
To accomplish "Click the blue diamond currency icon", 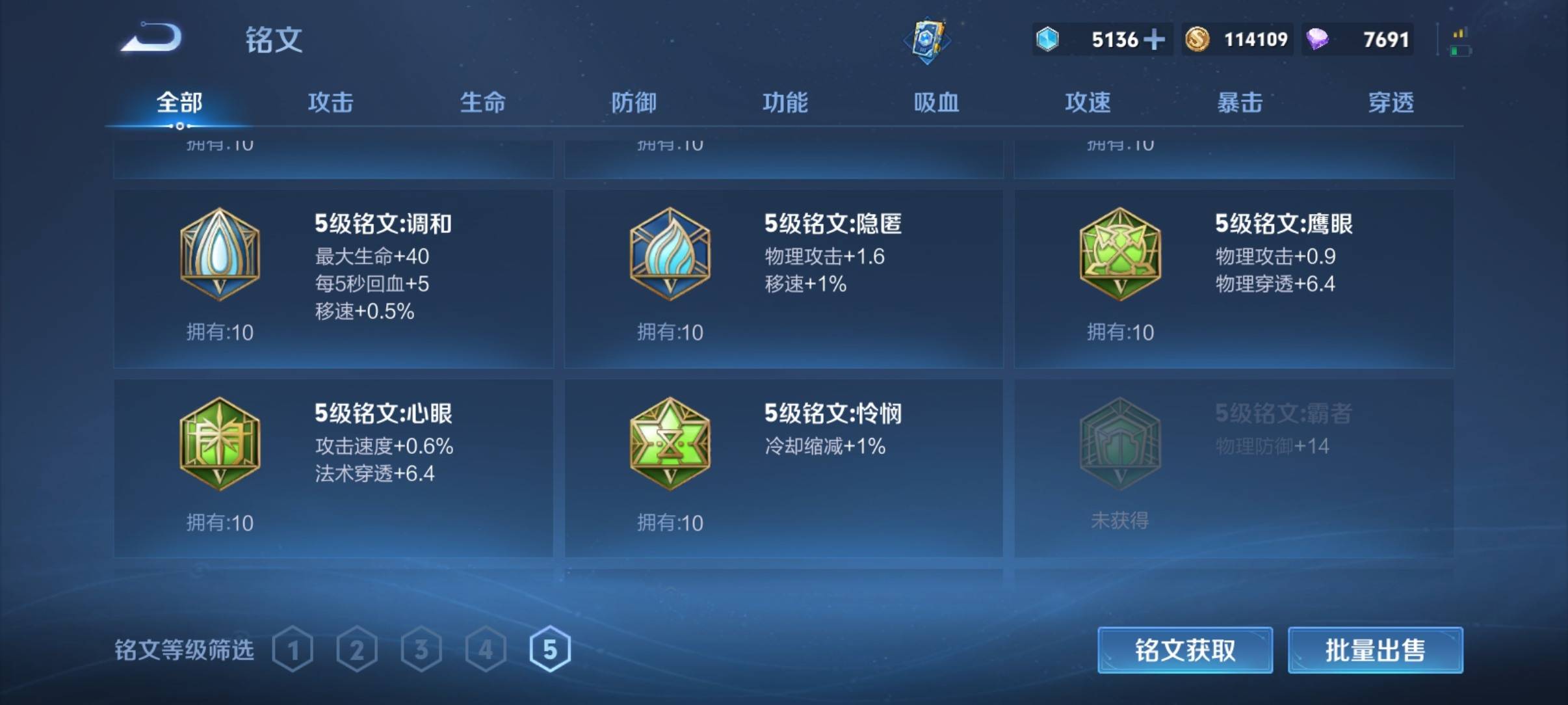I will (x=1048, y=40).
